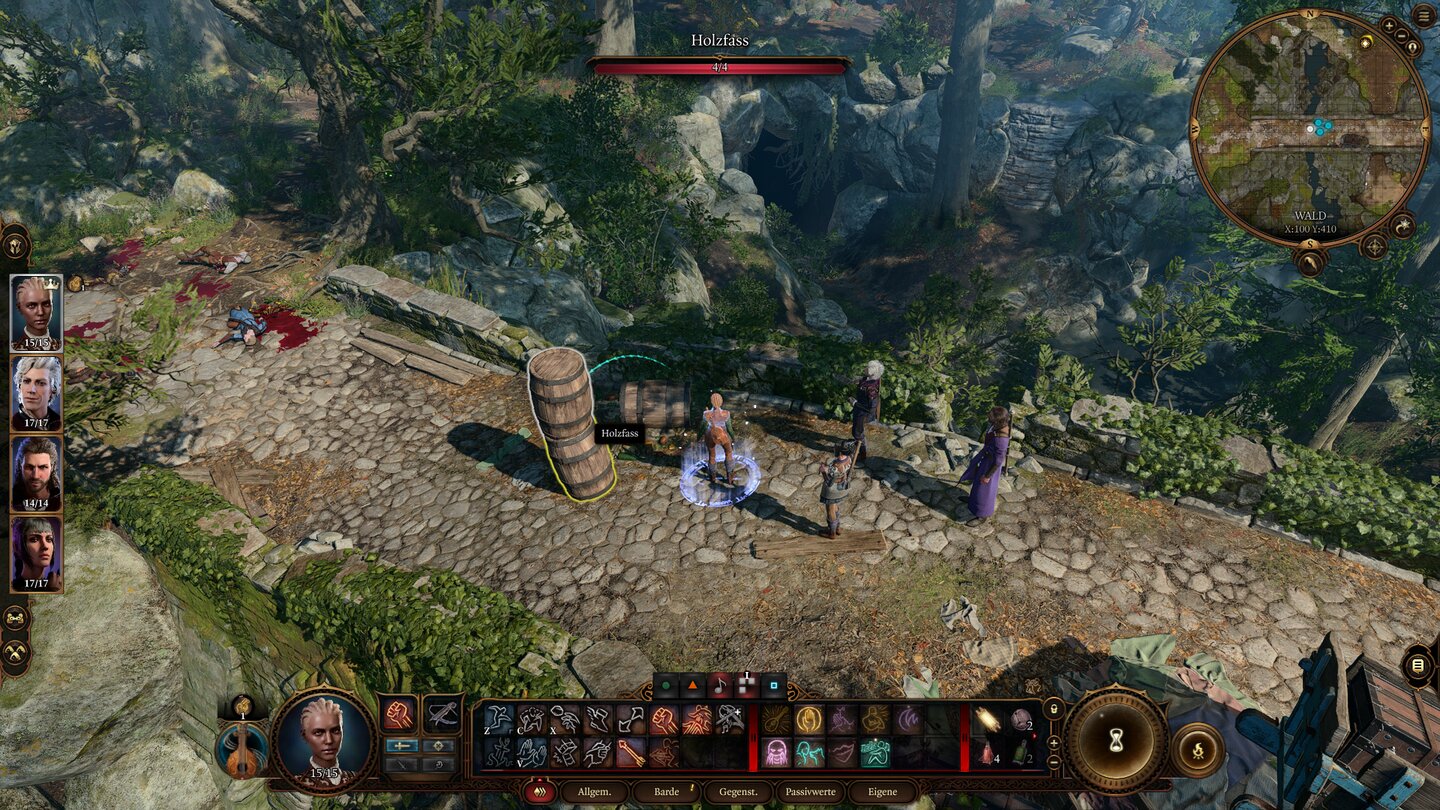The image size is (1440, 810).
Task: Zoom in on the minimap
Action: tap(1390, 25)
